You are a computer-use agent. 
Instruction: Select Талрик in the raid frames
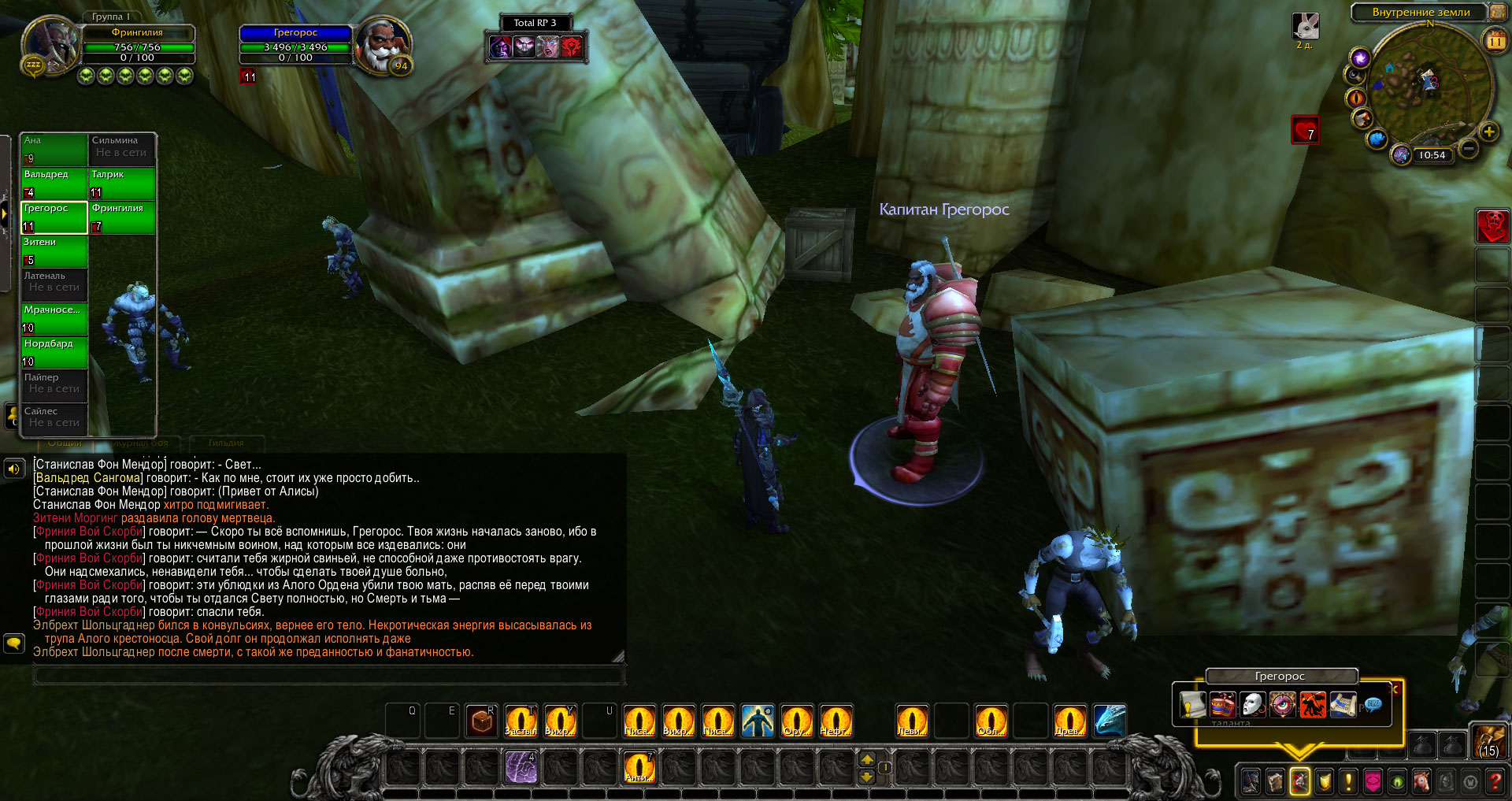tap(121, 184)
